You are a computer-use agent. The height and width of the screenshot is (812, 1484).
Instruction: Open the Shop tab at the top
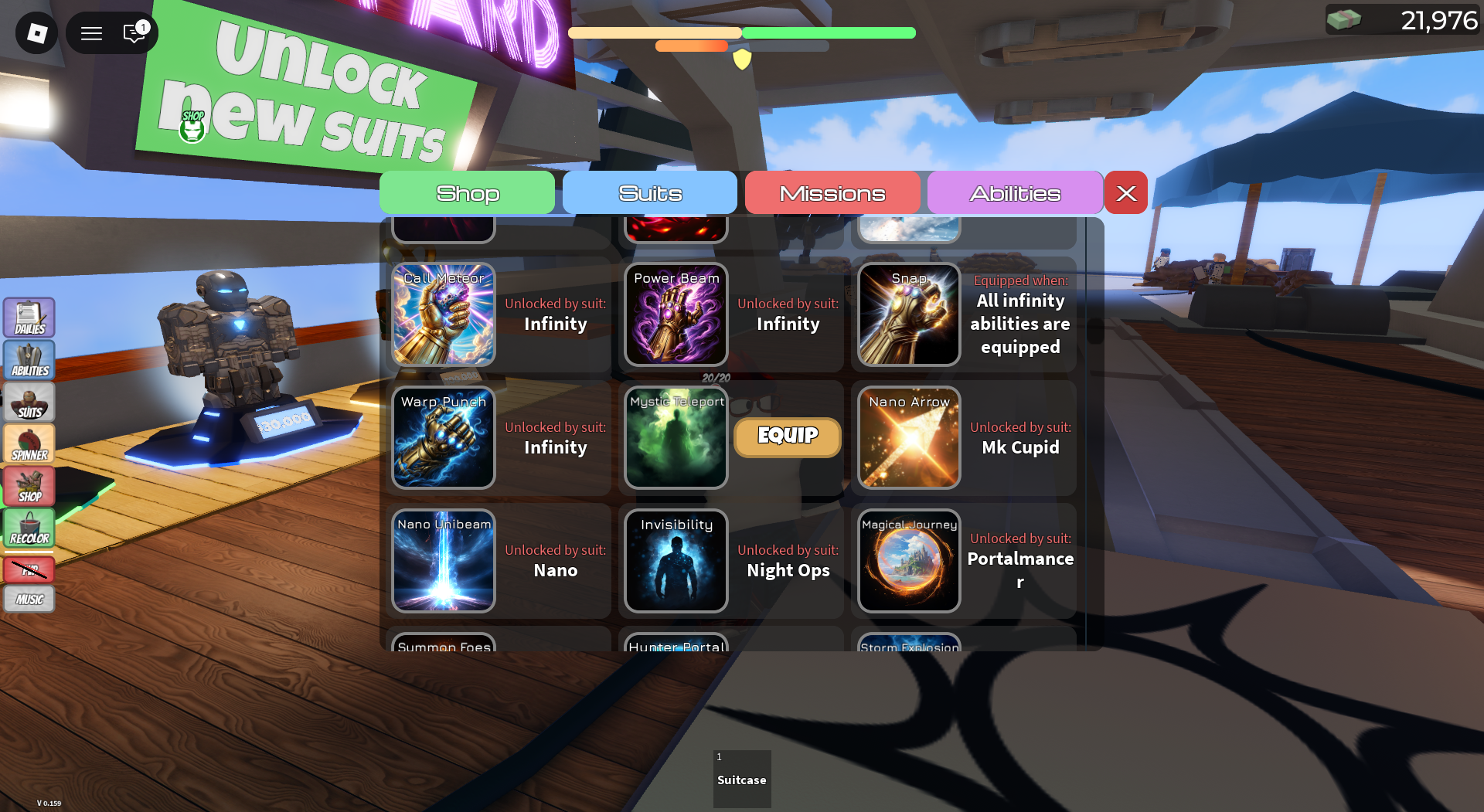click(467, 192)
